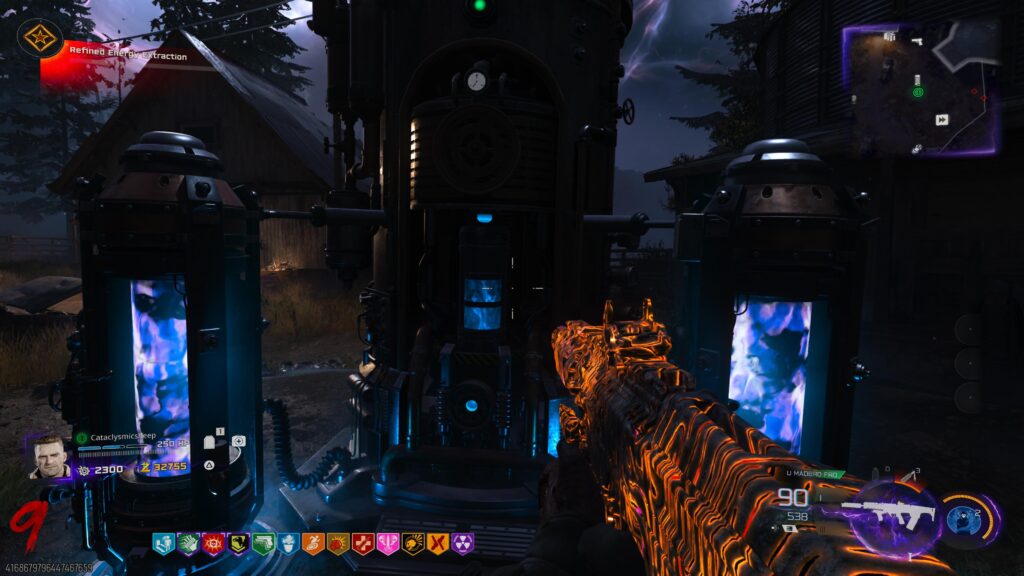This screenshot has width=1024, height=576.
Task: Click the orange X perk icon
Action: click(x=438, y=544)
